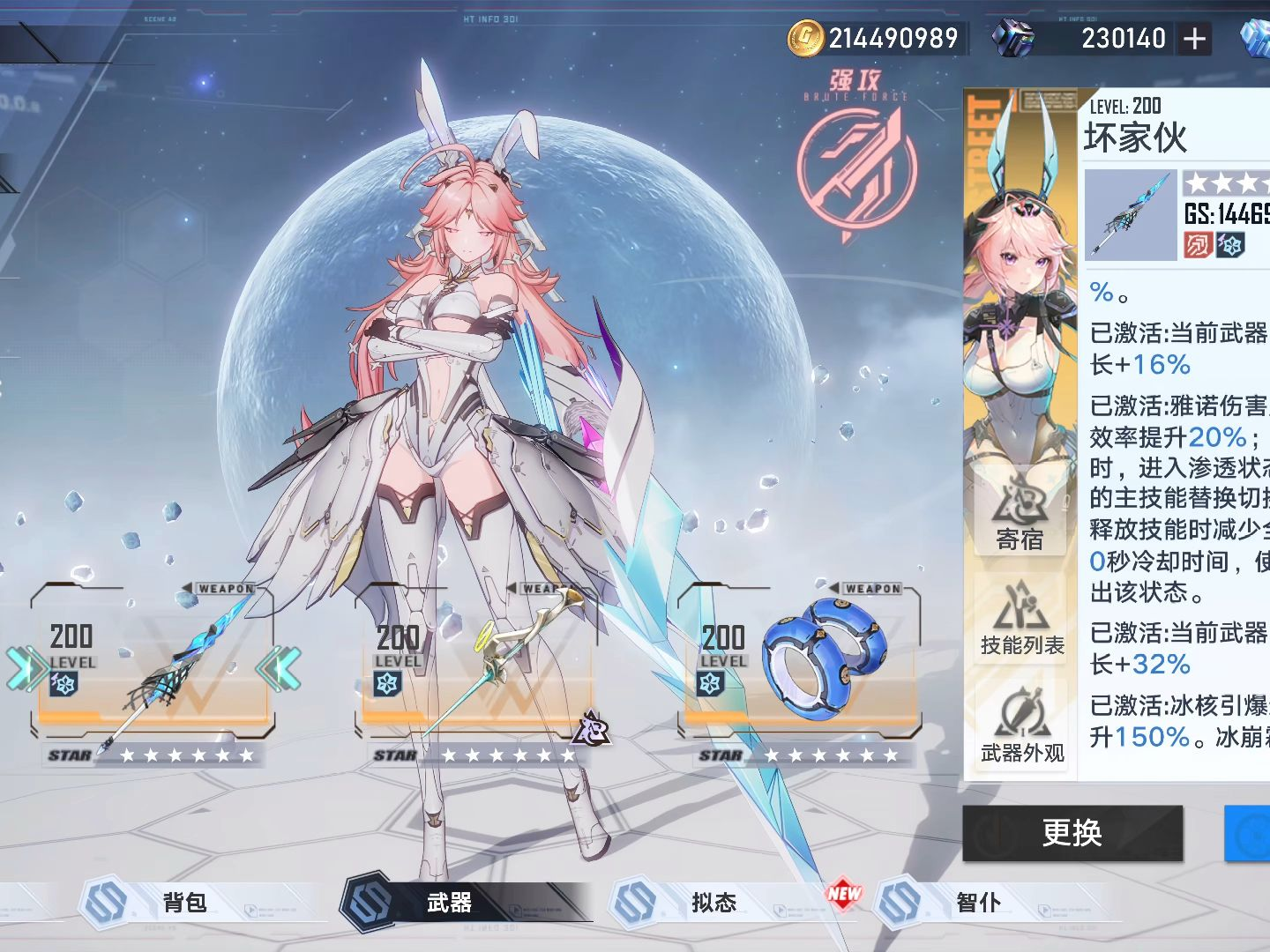Select the 武器 weapons tab
Image resolution: width=1270 pixels, height=952 pixels.
tap(450, 902)
